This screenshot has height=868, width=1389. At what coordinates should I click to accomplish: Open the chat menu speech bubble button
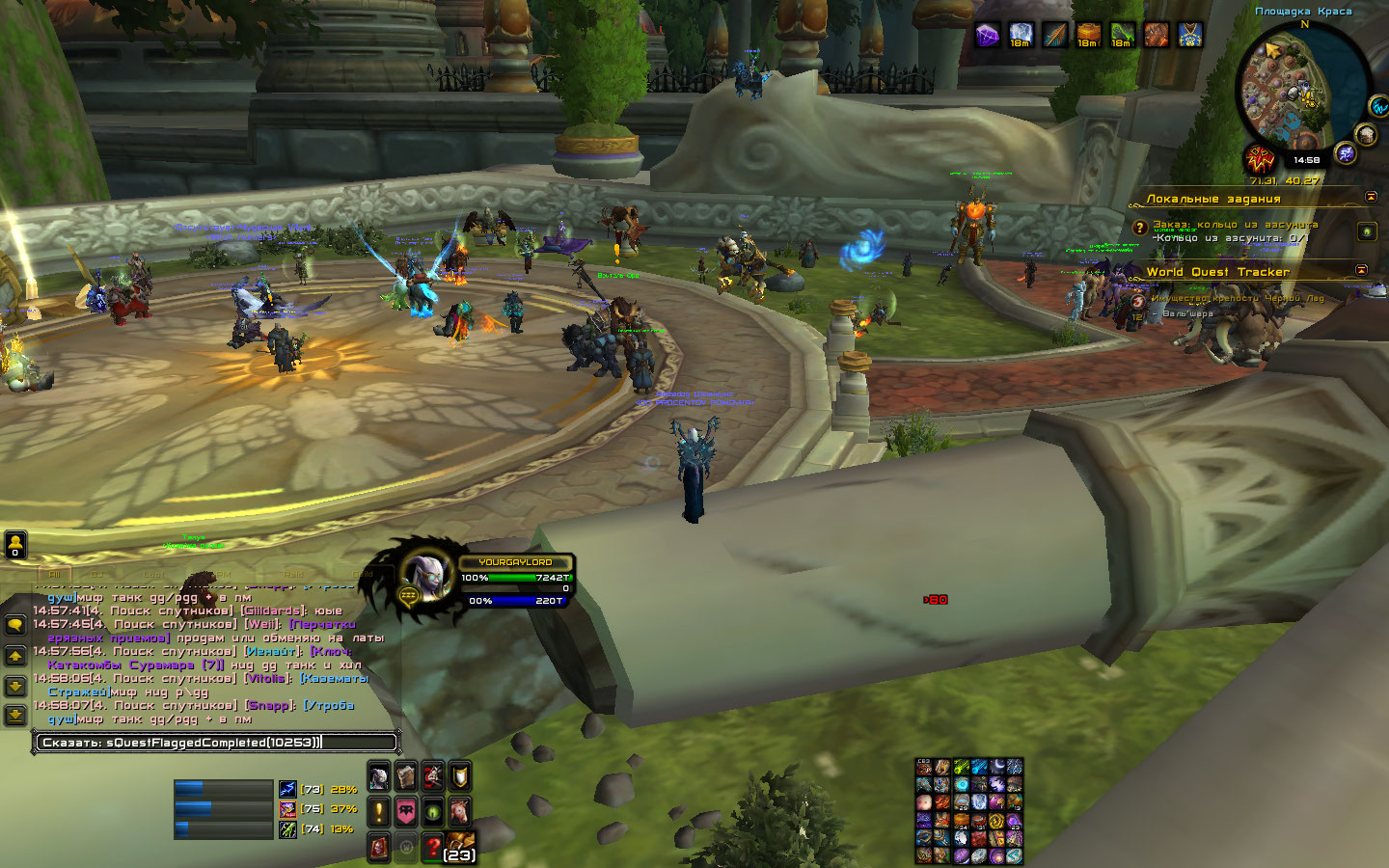15,625
